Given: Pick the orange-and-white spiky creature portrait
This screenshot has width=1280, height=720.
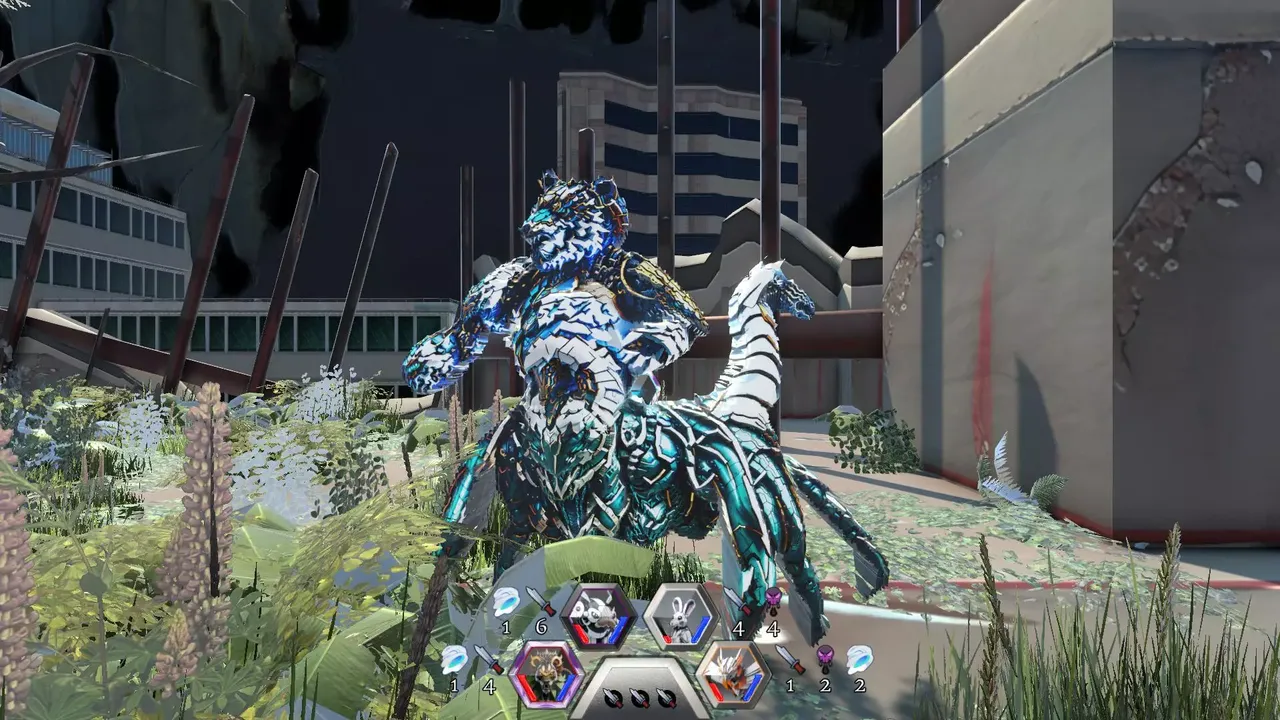Looking at the screenshot, I should pos(733,673).
